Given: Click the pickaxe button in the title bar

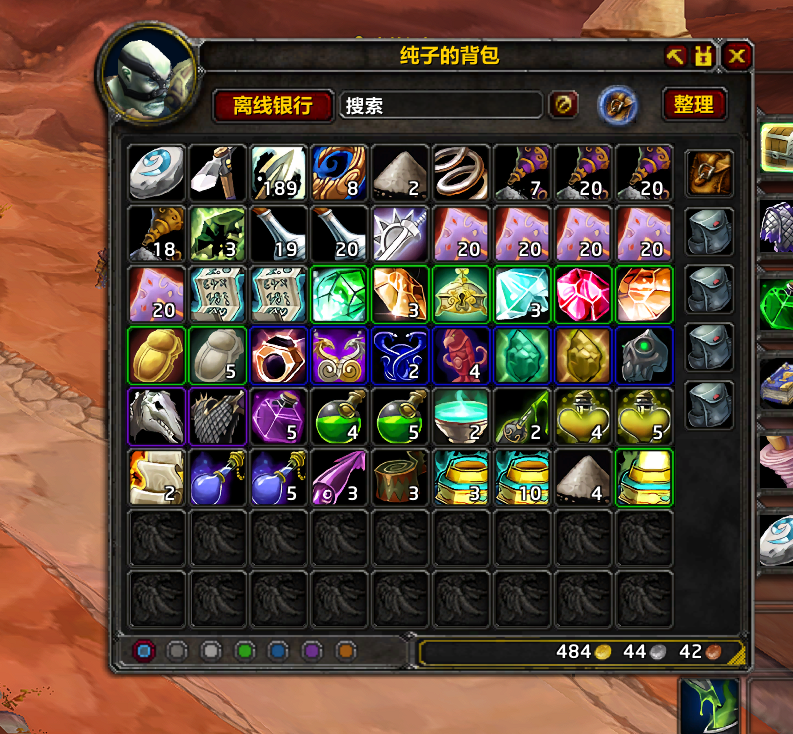Looking at the screenshot, I should point(675,56).
